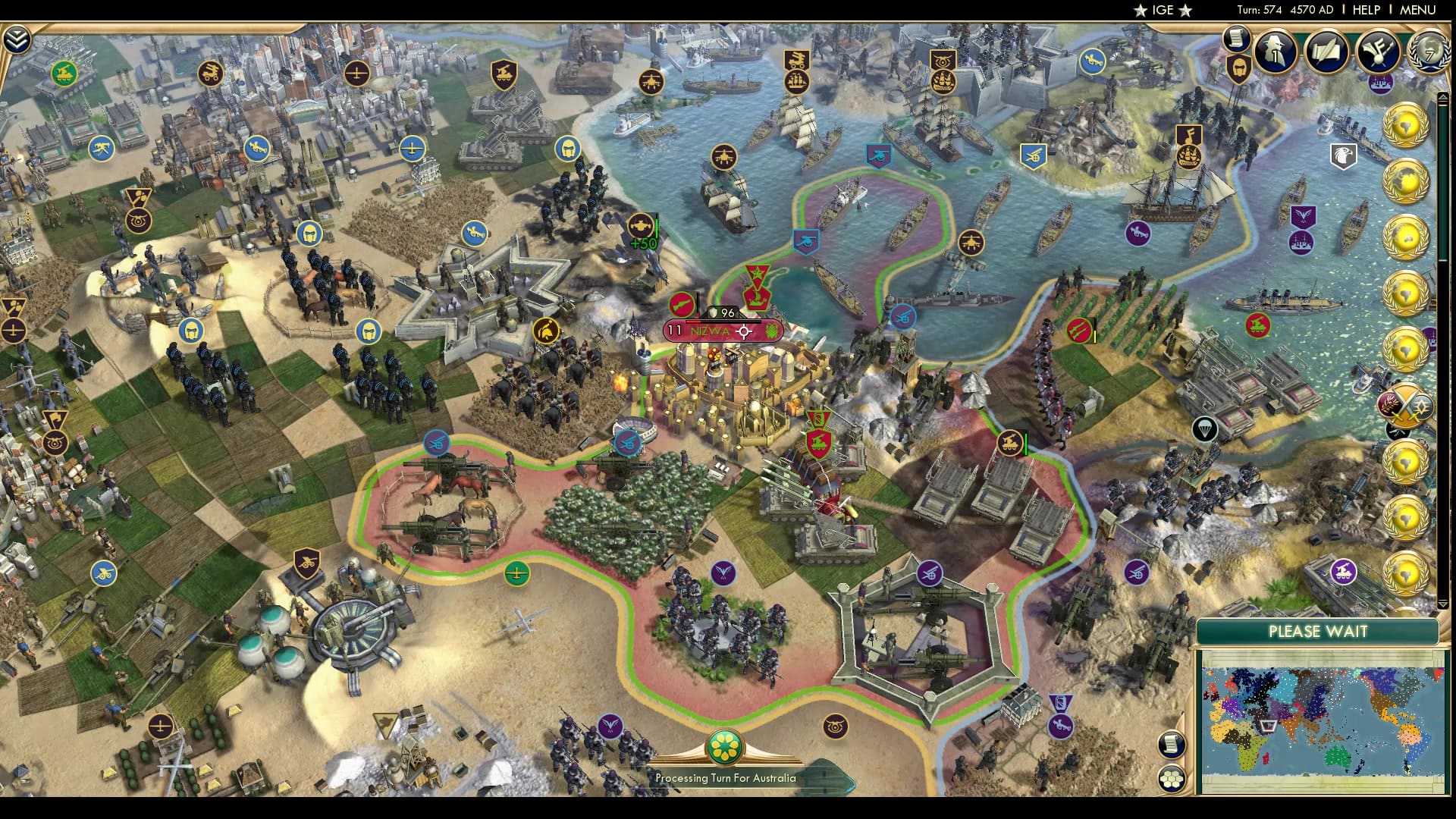Open the military advisor helmet notification shield

pos(1238,70)
